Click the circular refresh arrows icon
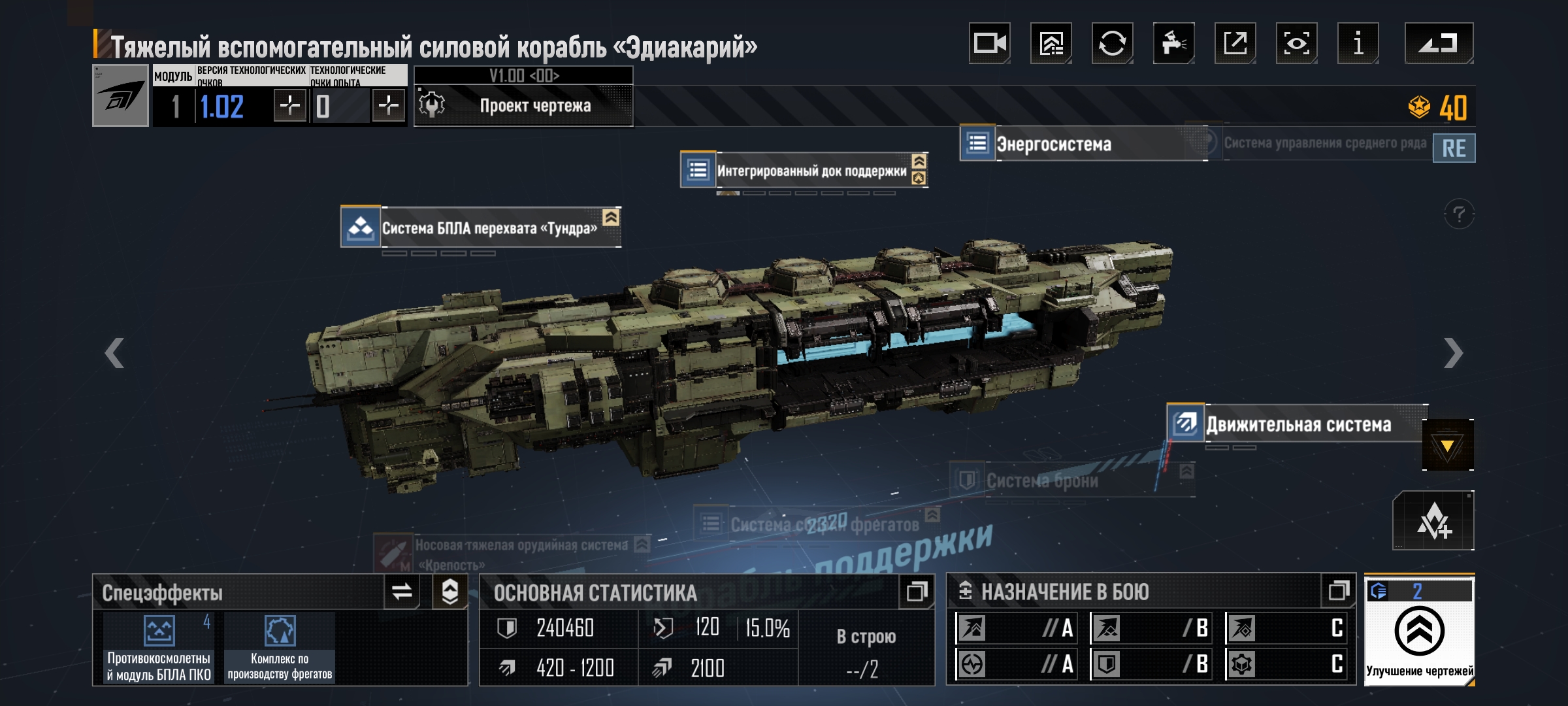Viewport: 1568px width, 706px height. pos(1112,43)
